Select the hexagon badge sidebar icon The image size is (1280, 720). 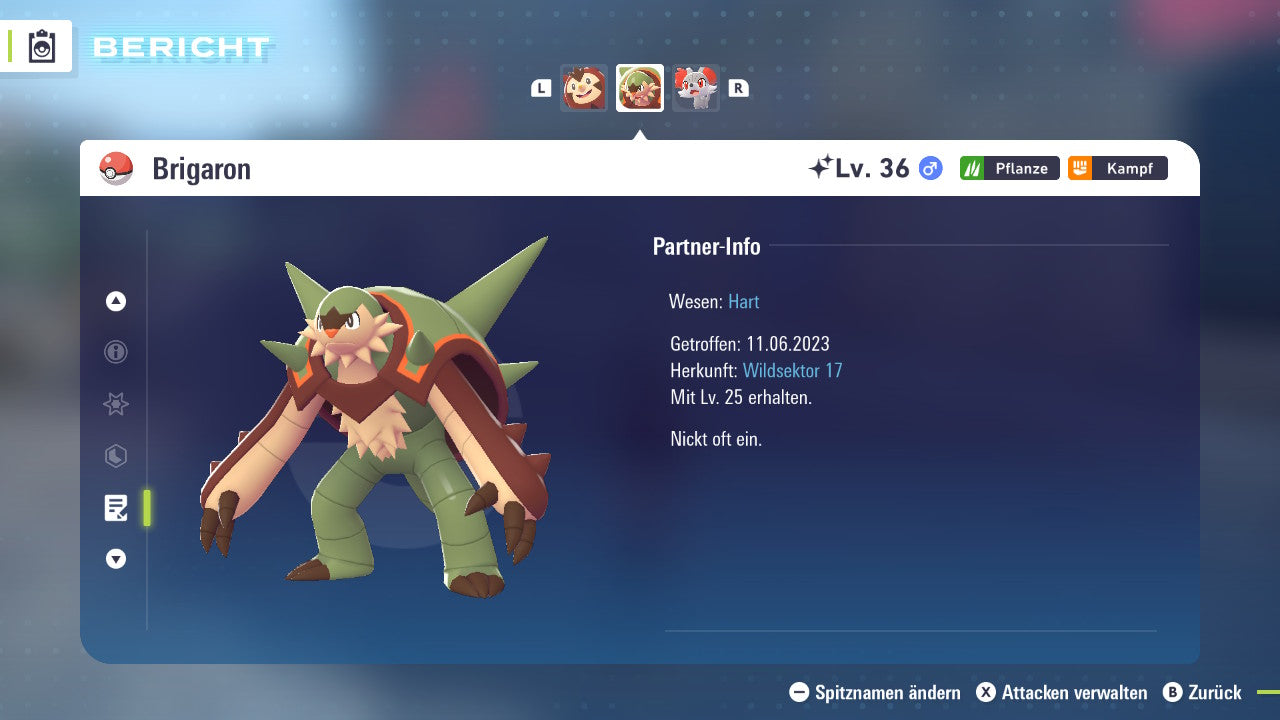click(115, 456)
